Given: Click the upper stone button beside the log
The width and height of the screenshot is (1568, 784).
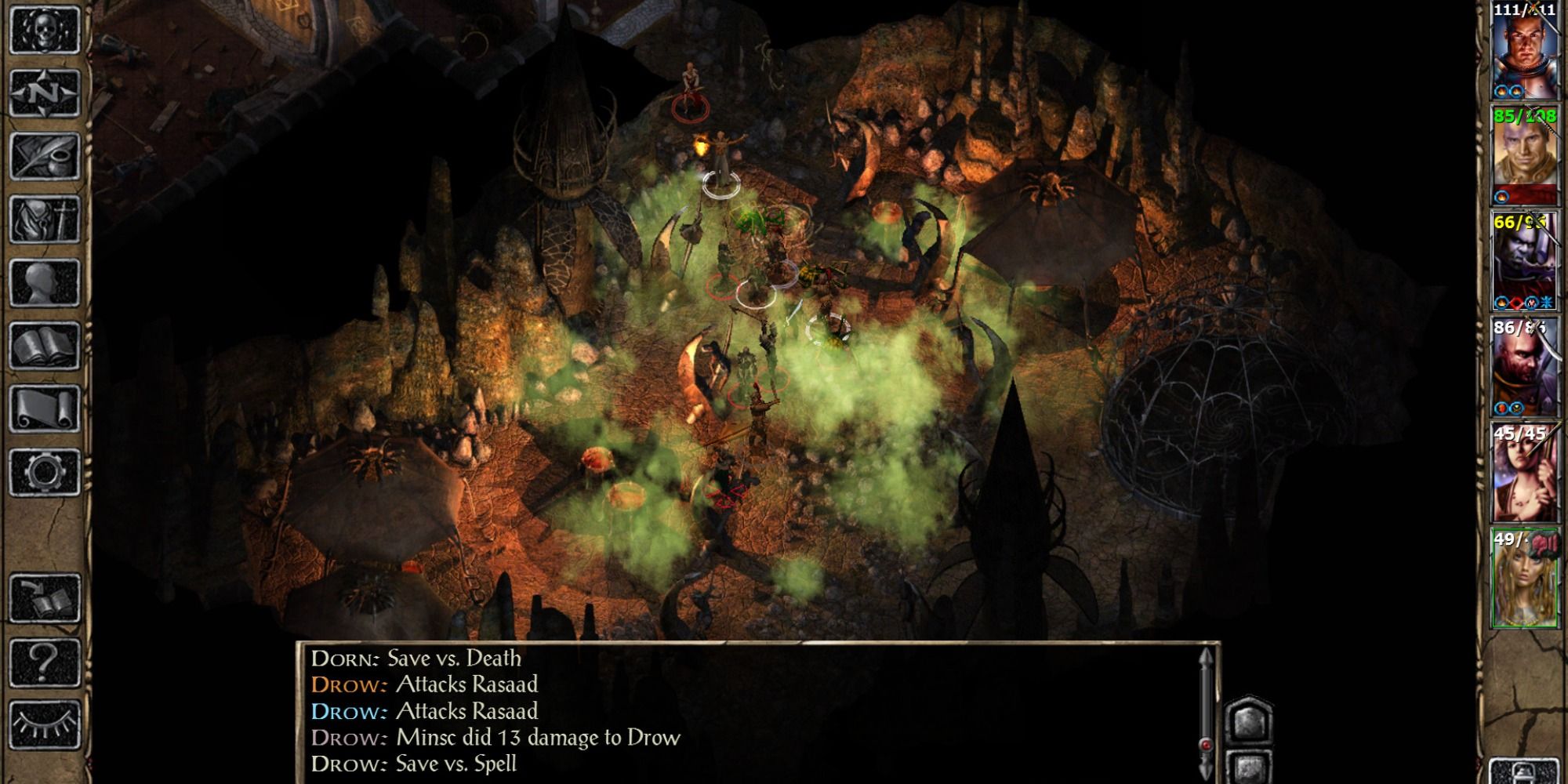Looking at the screenshot, I should [1248, 720].
